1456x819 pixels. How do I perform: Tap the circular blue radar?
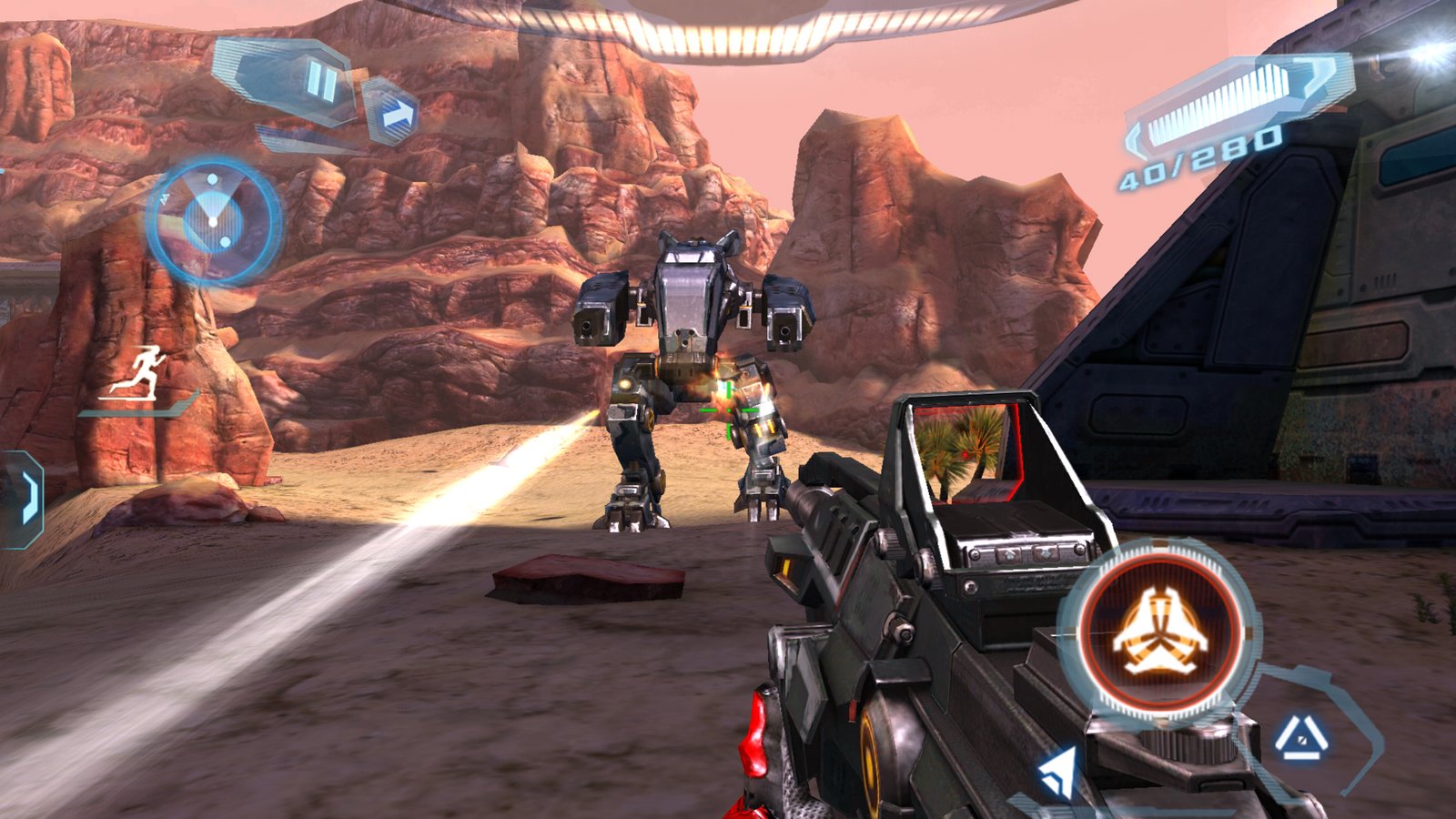click(214, 221)
